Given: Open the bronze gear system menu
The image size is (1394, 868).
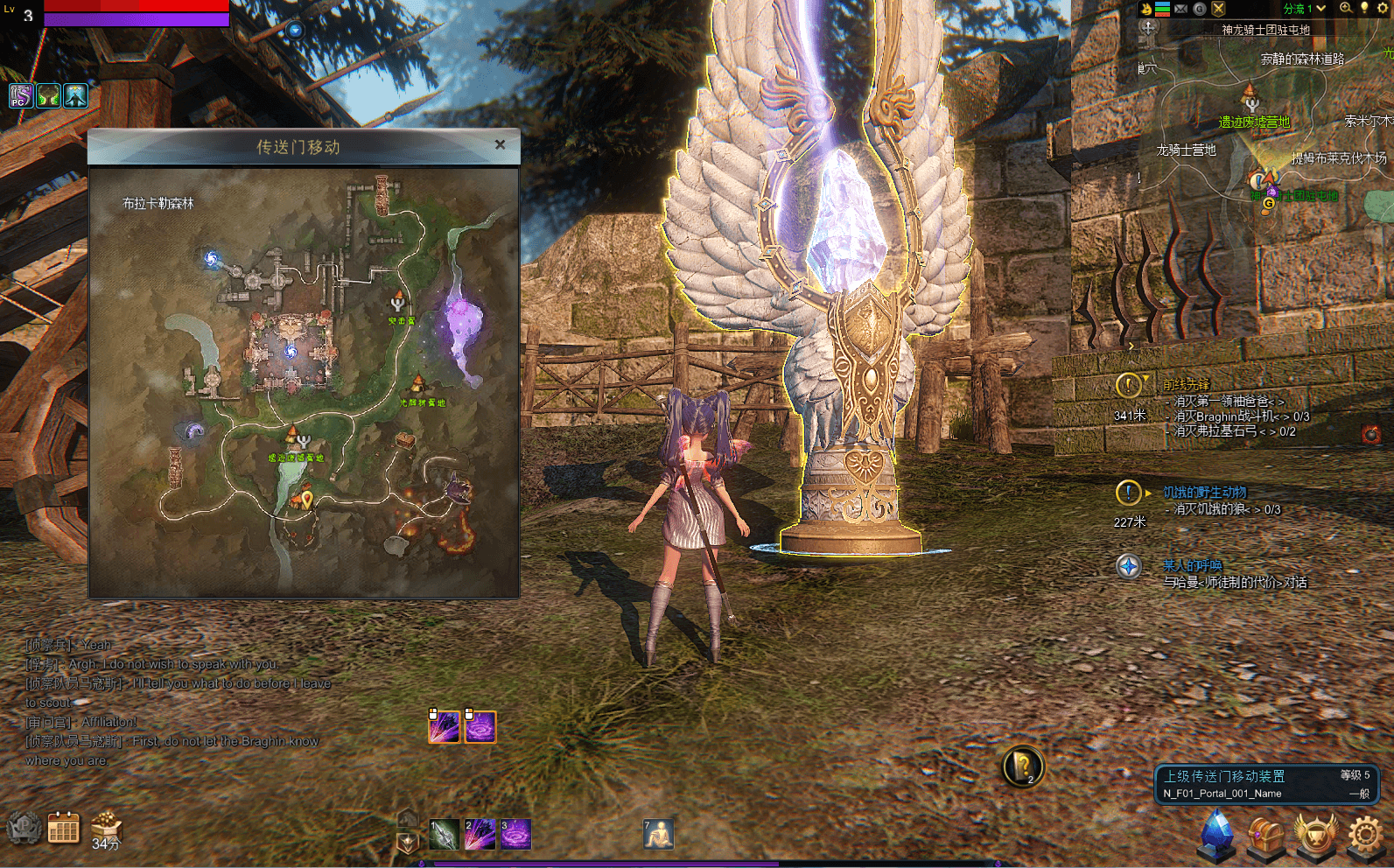Looking at the screenshot, I should click(x=1365, y=834).
